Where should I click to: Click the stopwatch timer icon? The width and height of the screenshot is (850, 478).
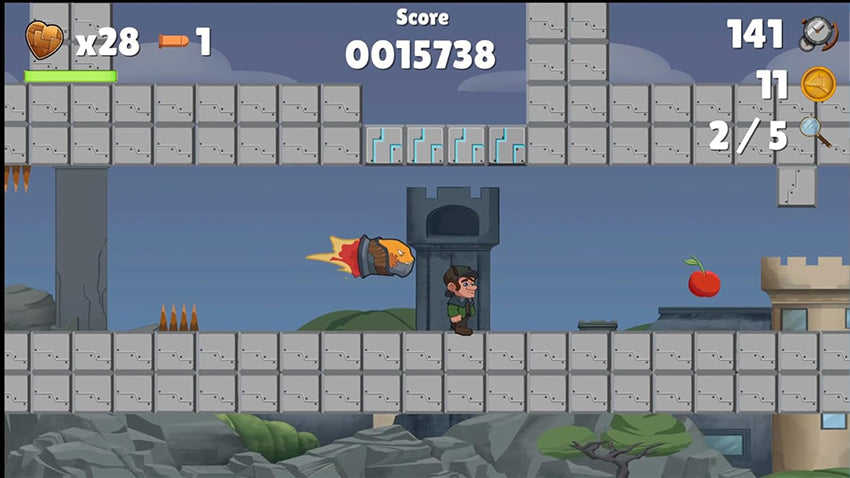point(818,35)
